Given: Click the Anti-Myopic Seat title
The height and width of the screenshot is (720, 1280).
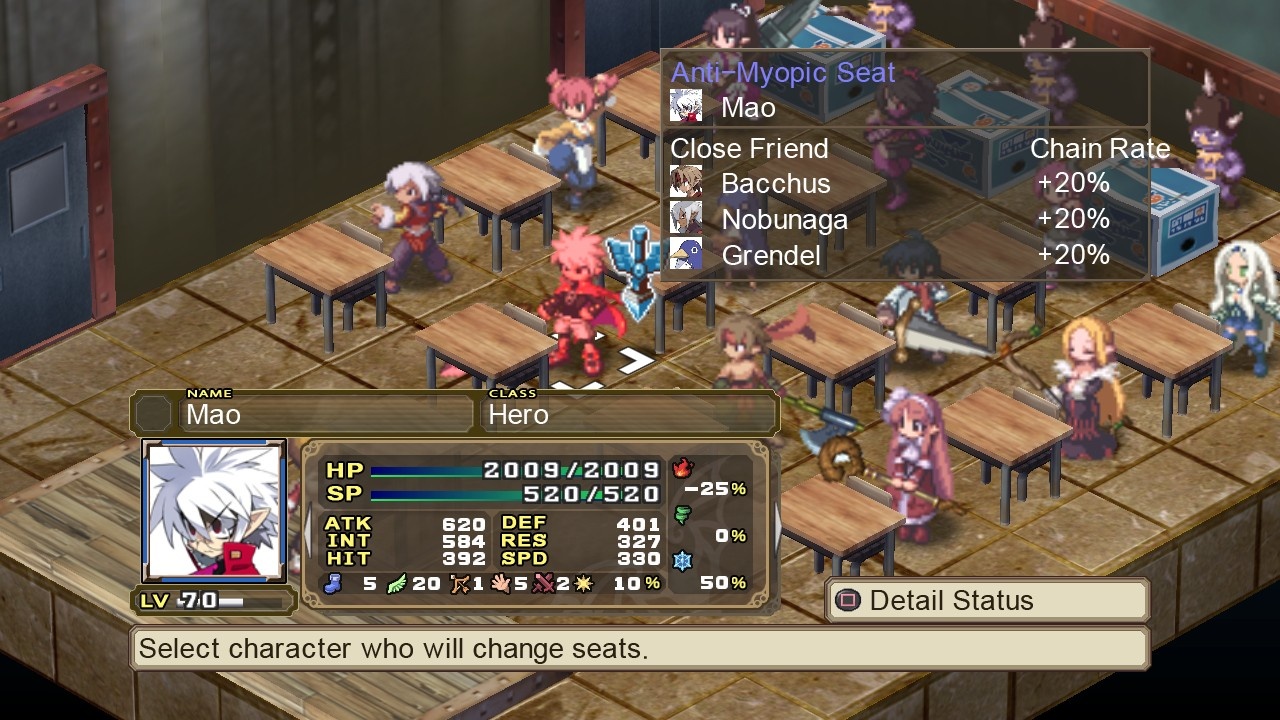Looking at the screenshot, I should tap(783, 71).
